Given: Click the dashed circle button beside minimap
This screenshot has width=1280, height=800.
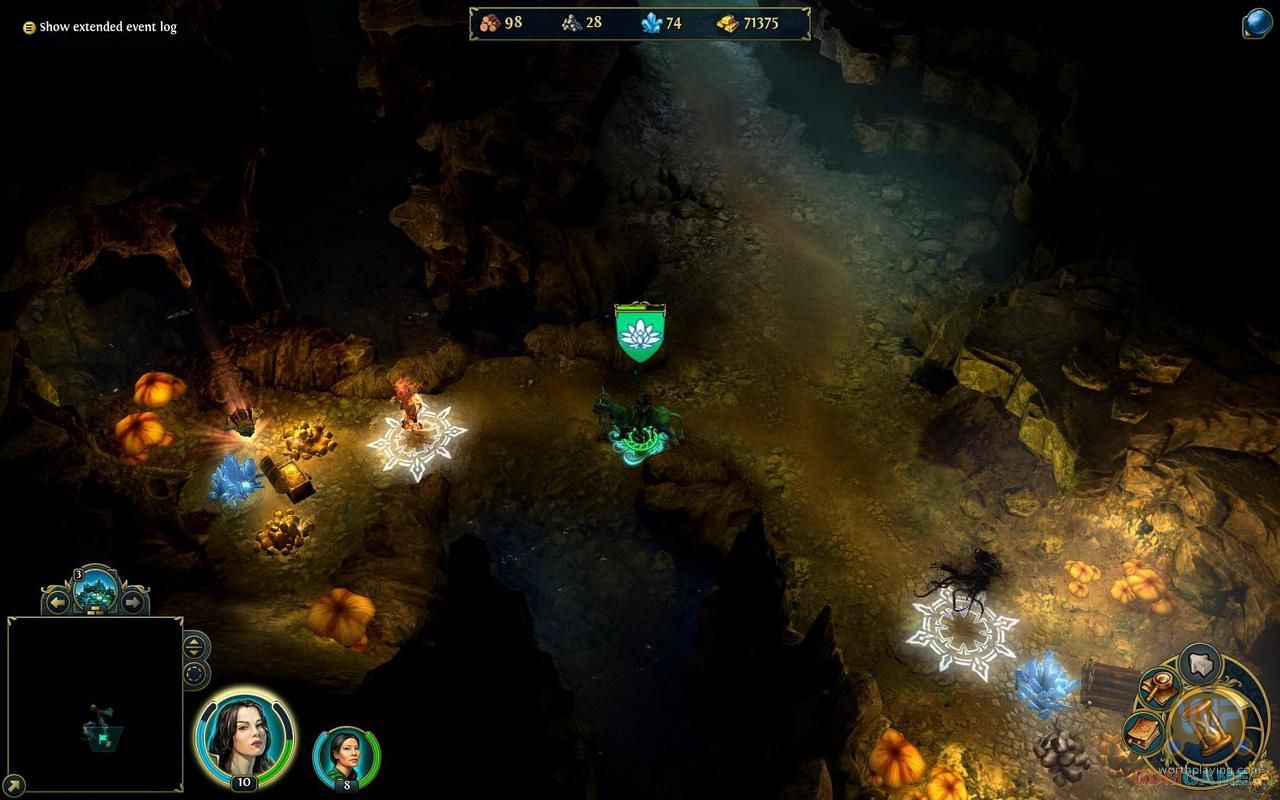Looking at the screenshot, I should (195, 674).
